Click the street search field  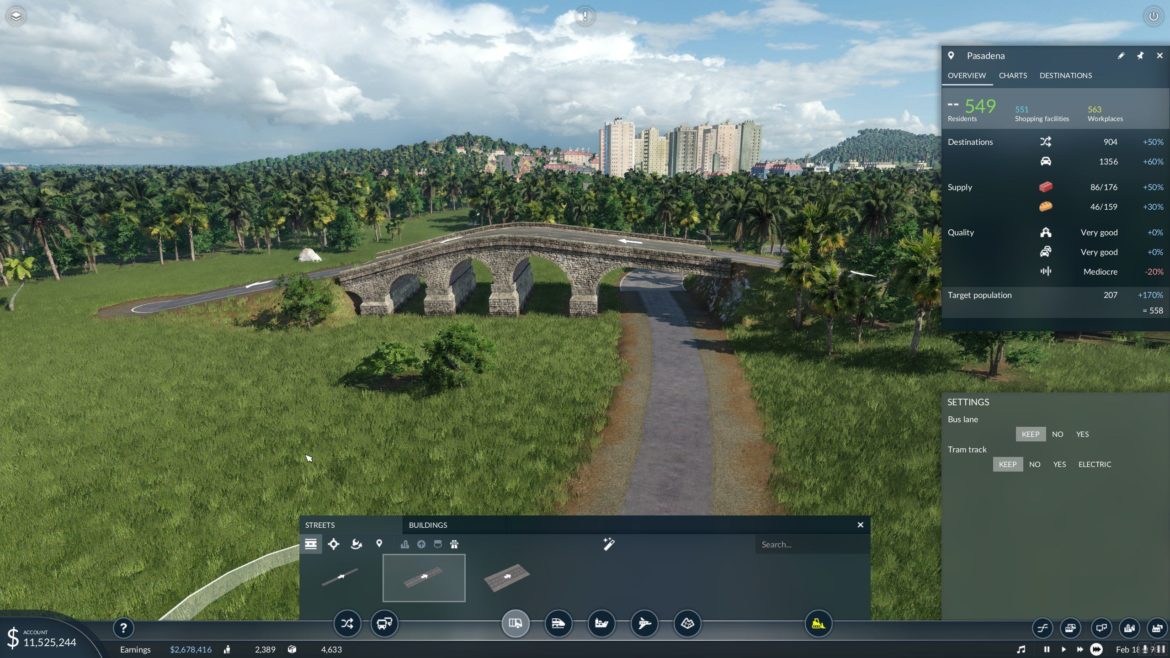[810, 545]
